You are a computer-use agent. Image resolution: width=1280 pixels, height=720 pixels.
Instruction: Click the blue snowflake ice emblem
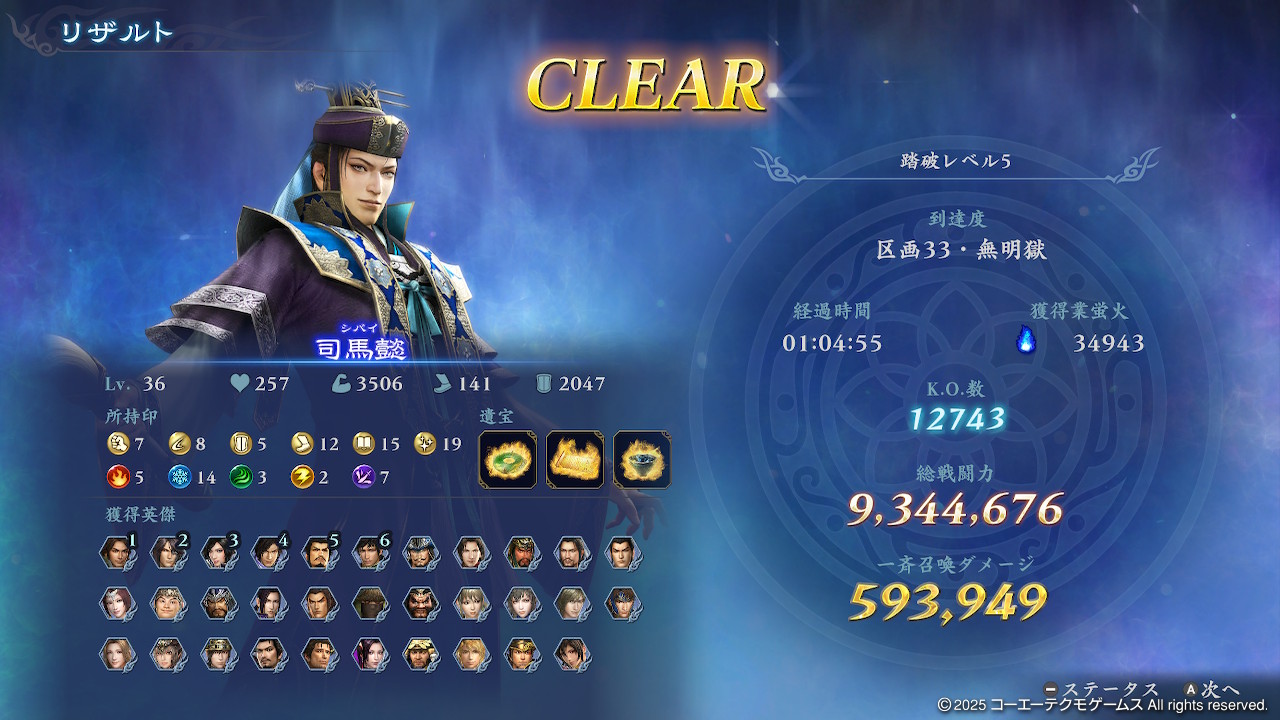click(x=179, y=477)
